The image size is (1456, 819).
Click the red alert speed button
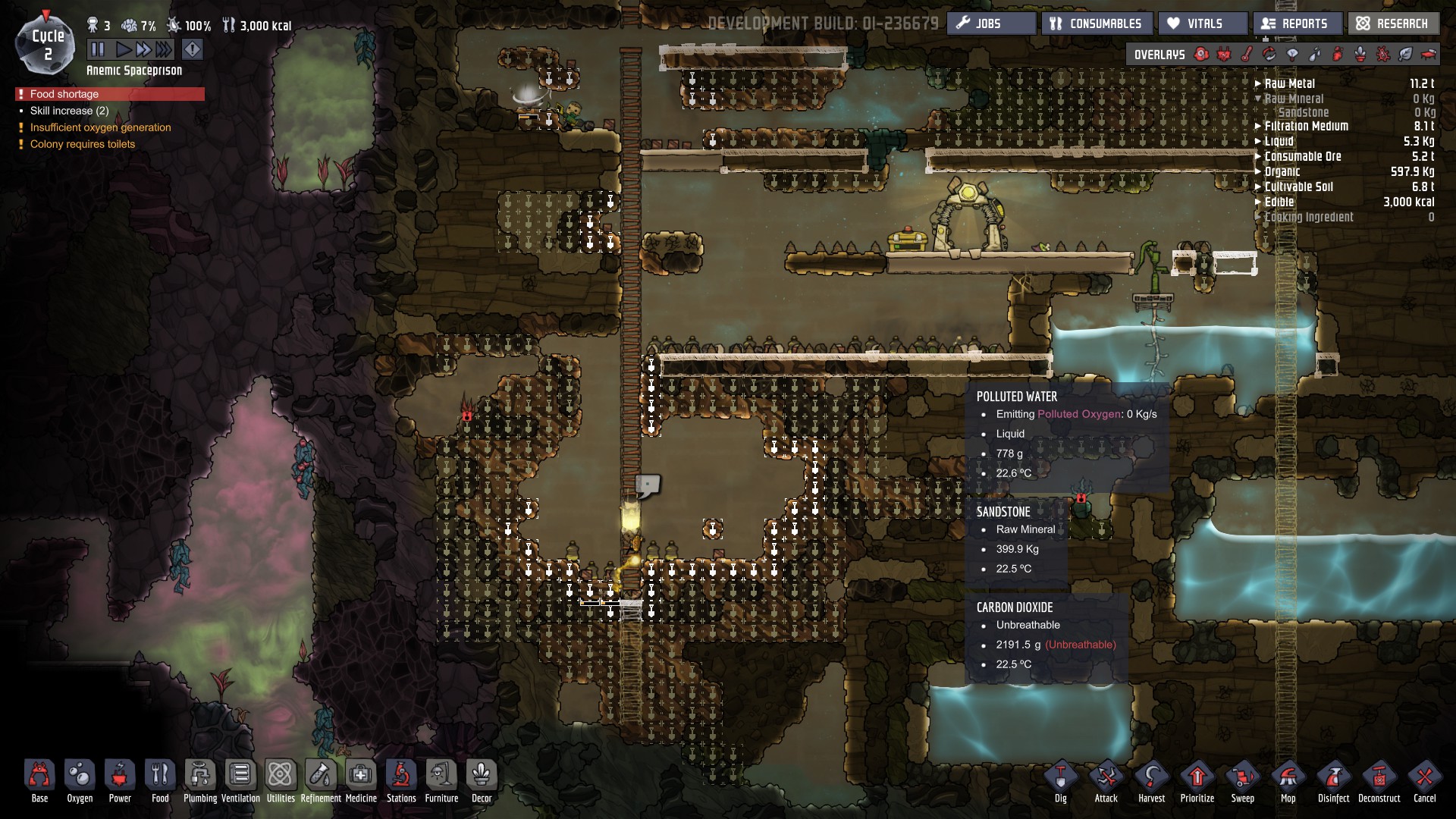click(x=193, y=50)
